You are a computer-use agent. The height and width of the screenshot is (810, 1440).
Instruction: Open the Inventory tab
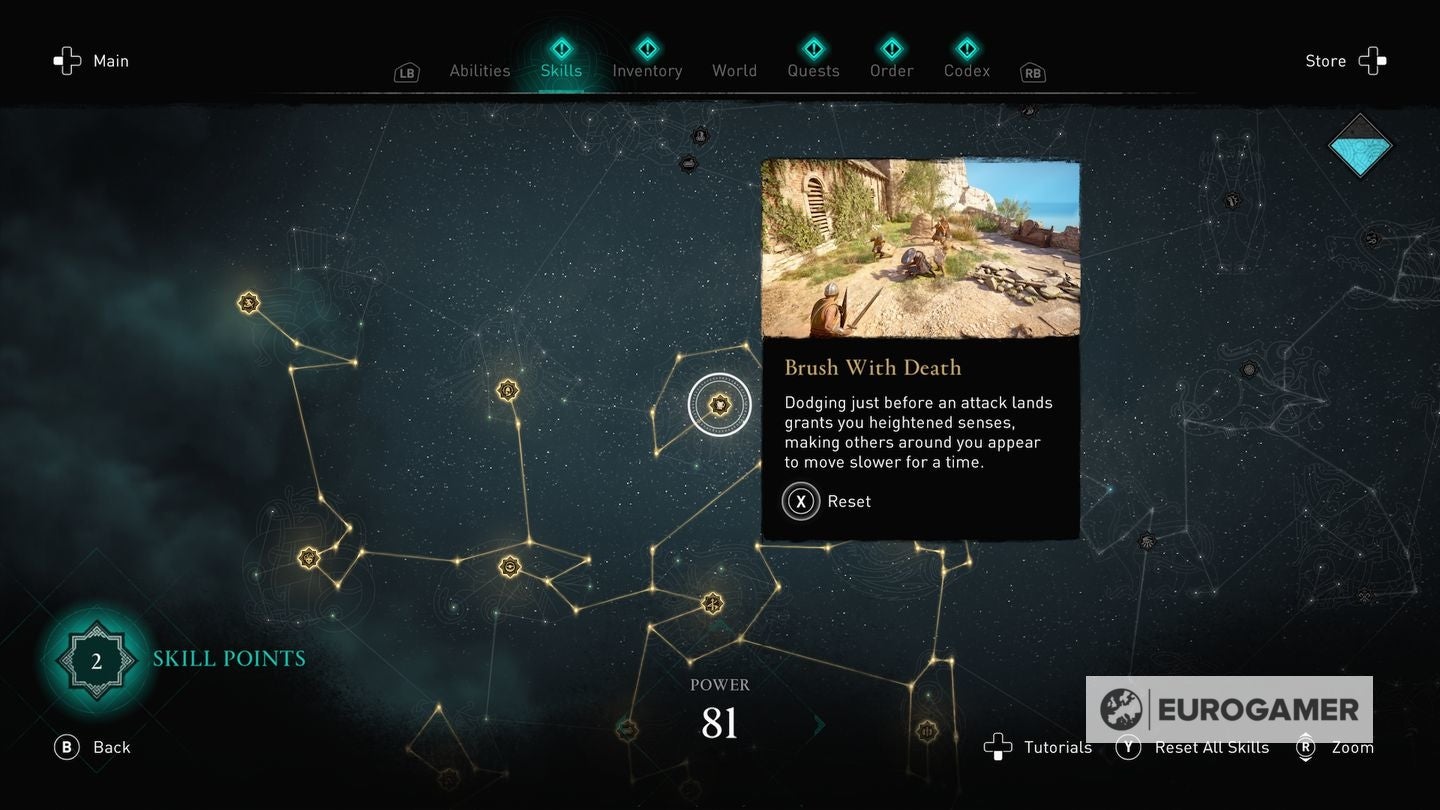click(x=647, y=71)
